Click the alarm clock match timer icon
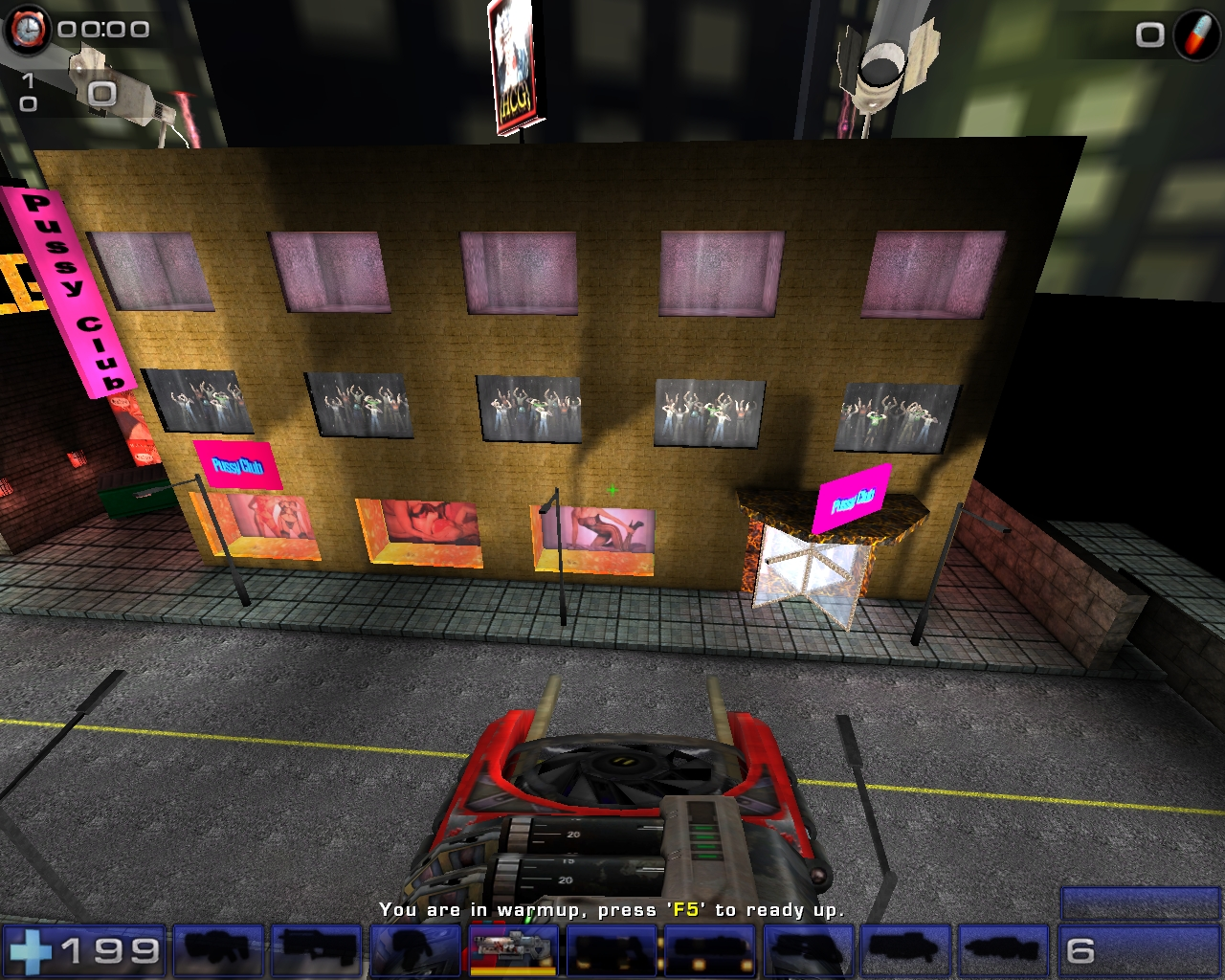This screenshot has height=980, width=1225. (30, 30)
